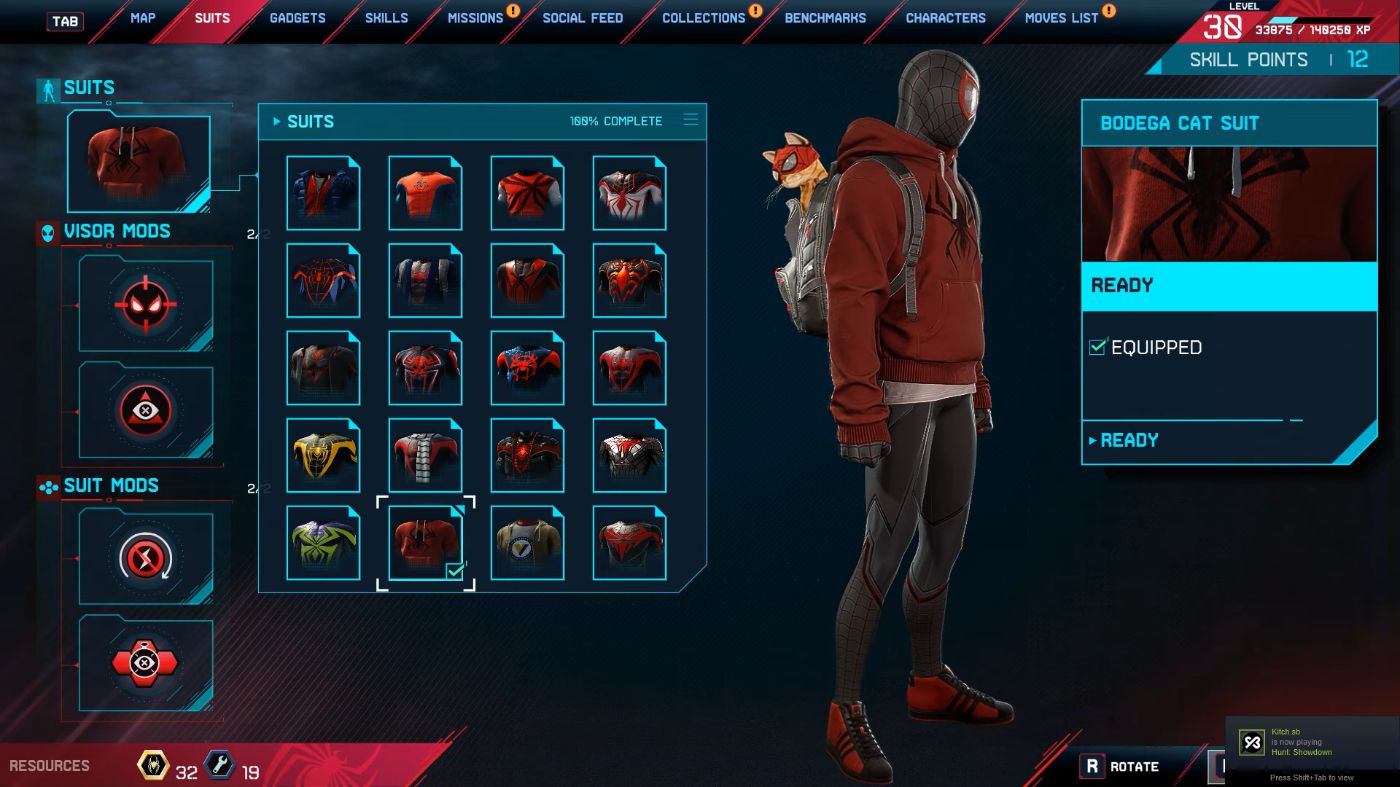Show the Social Feed tab
This screenshot has width=1400, height=787.
[582, 18]
